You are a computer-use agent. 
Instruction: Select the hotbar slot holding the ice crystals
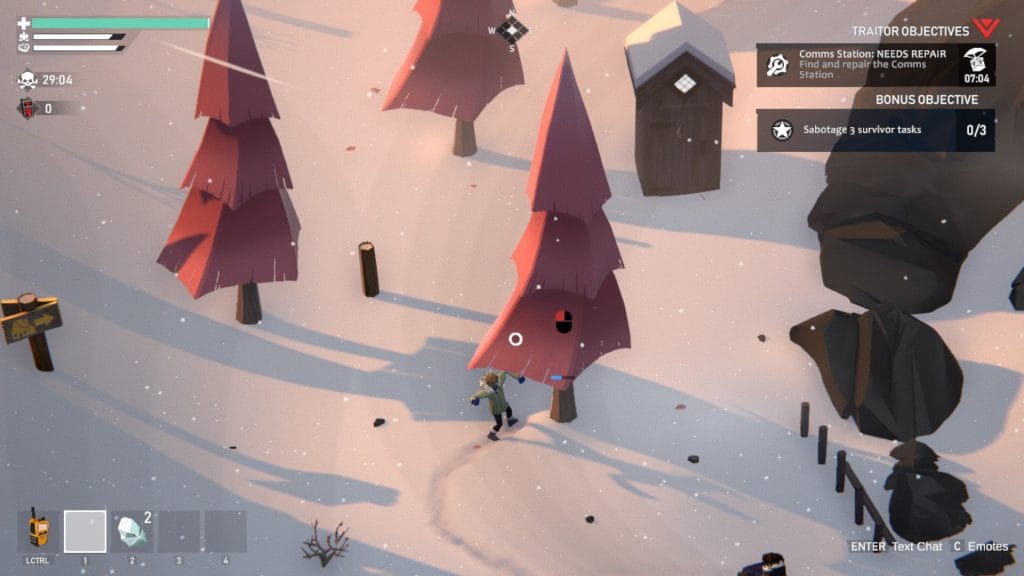(x=132, y=532)
